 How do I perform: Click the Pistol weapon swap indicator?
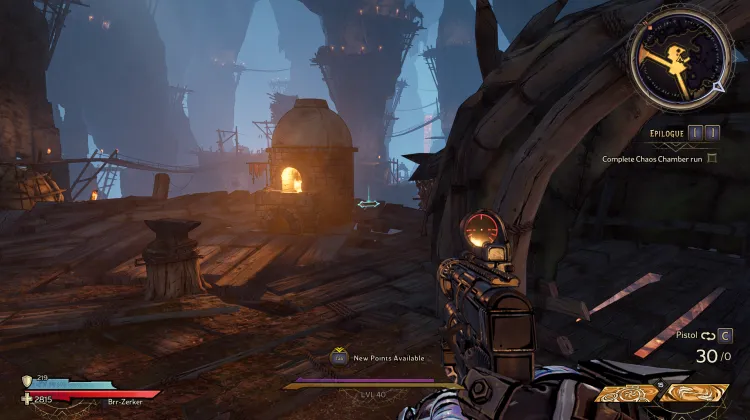coord(705,335)
